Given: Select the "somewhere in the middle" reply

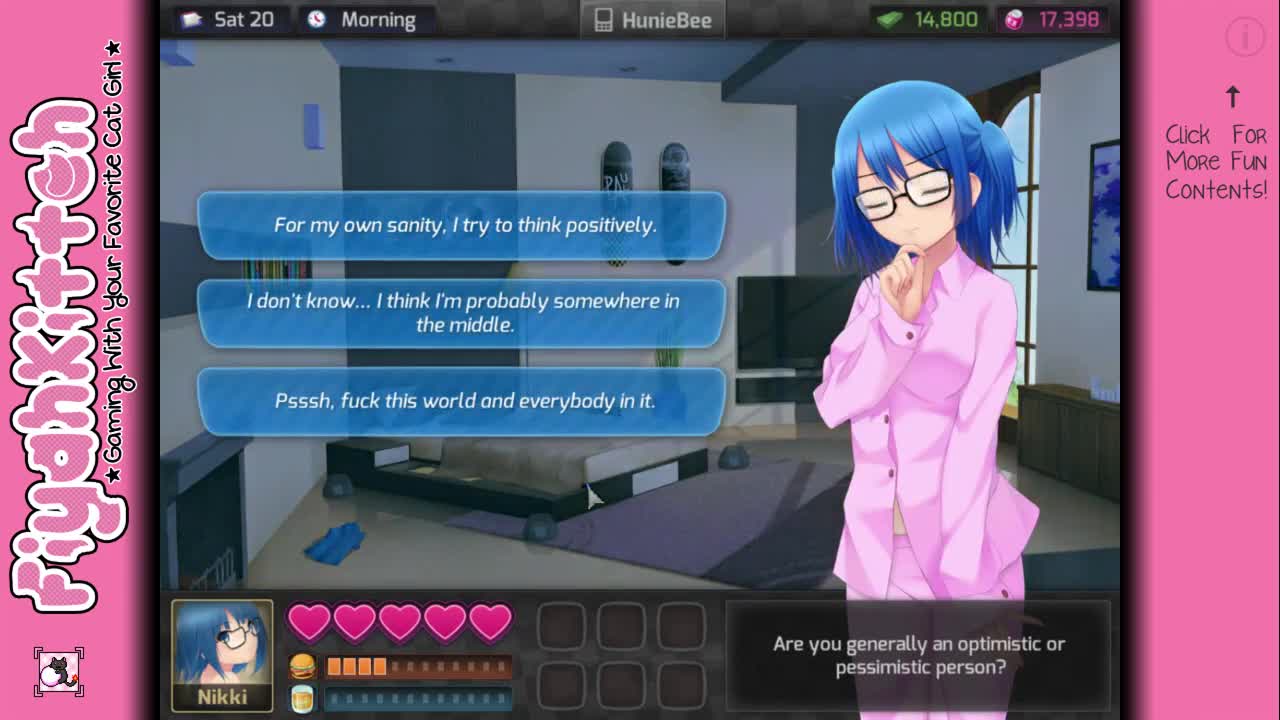Looking at the screenshot, I should (x=462, y=313).
